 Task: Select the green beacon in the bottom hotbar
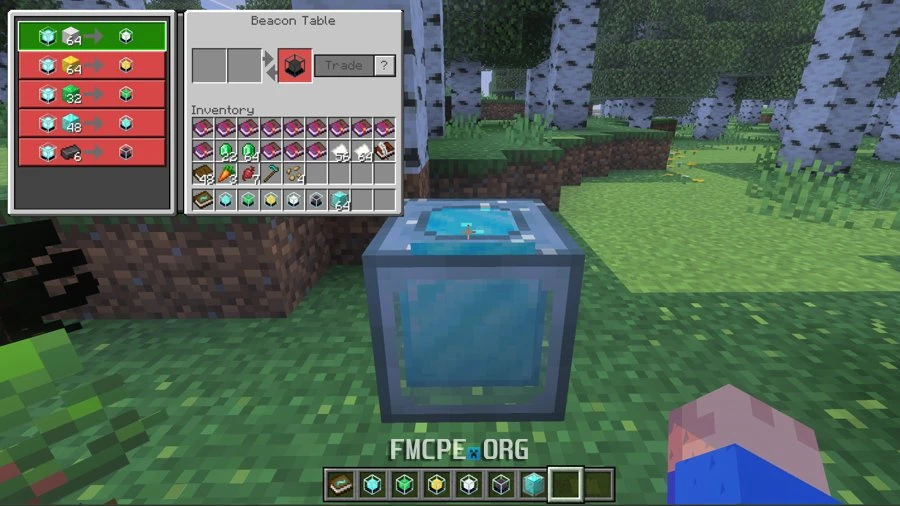click(403, 484)
